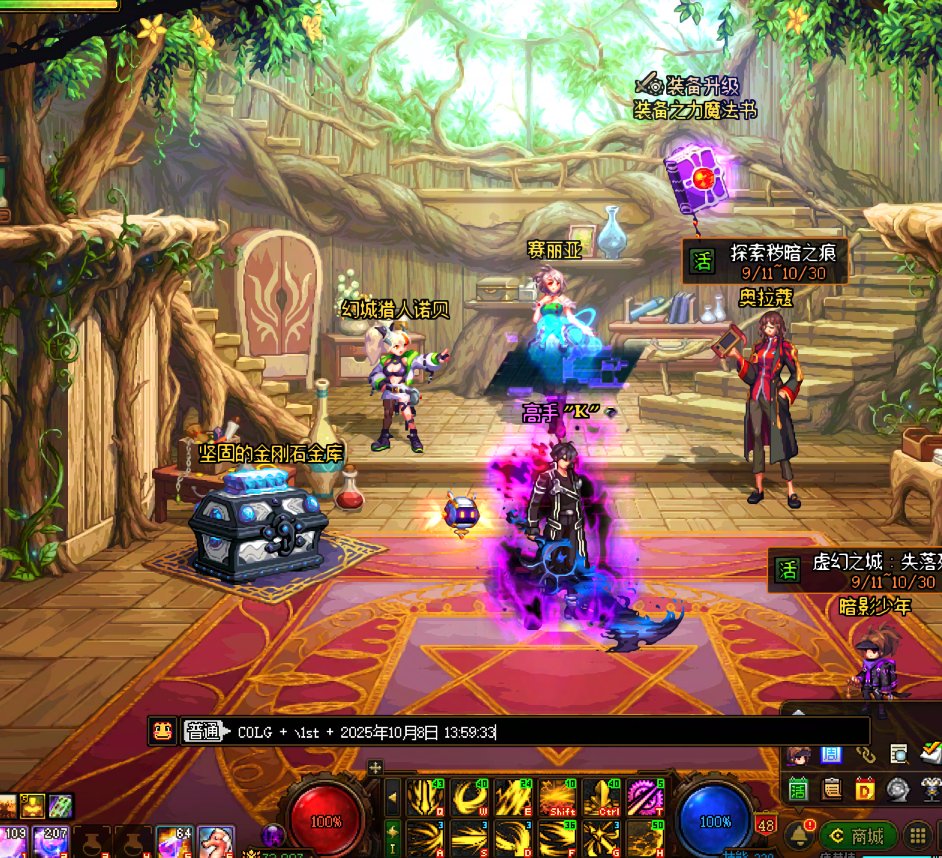
Task: Click into the chat message input box
Action: point(550,731)
